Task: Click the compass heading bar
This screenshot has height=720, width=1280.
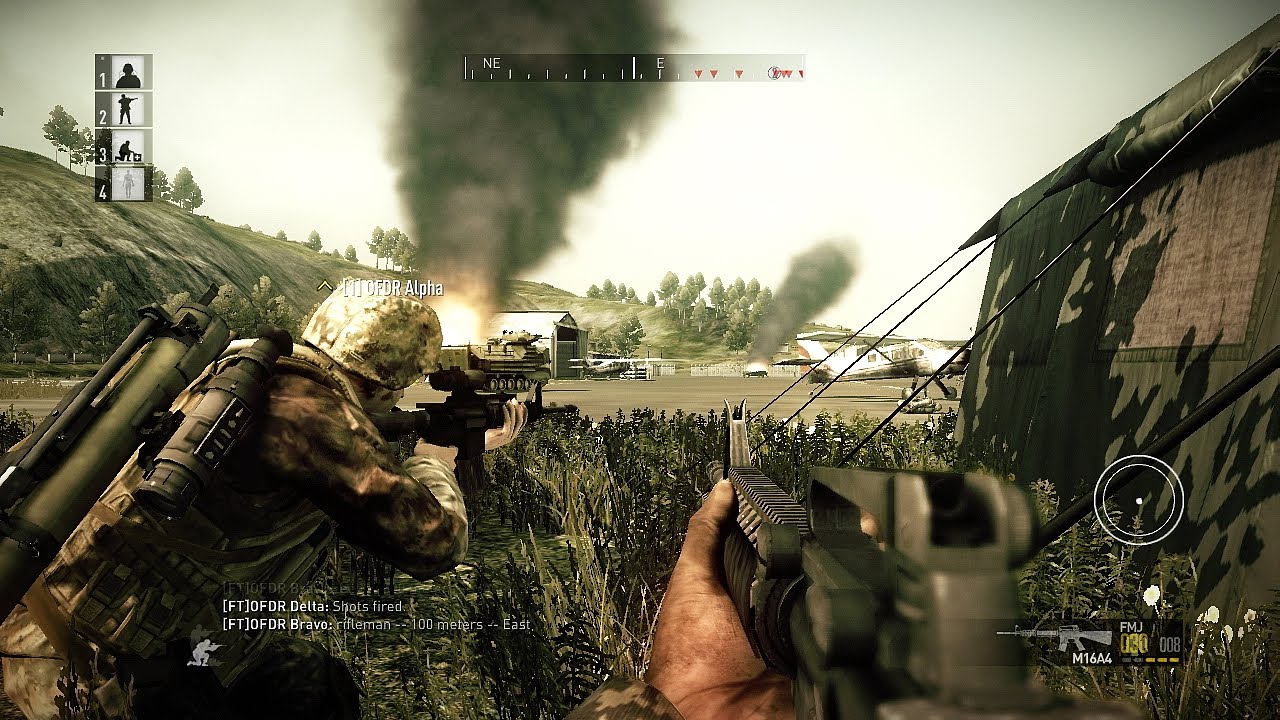Action: [x=634, y=68]
